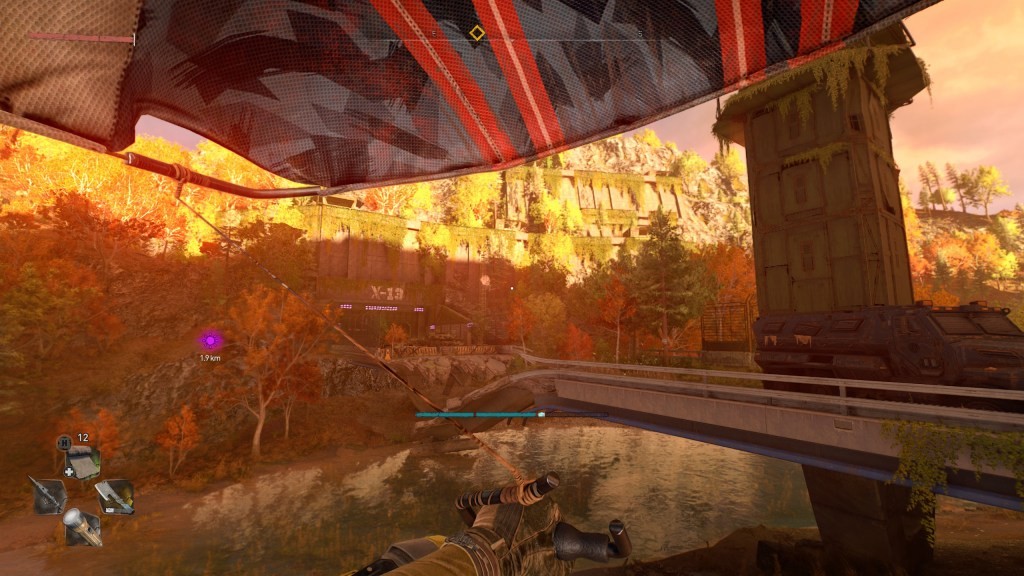Toggle the flashlight quick slot
Screen dimensions: 1024x576
(82, 527)
